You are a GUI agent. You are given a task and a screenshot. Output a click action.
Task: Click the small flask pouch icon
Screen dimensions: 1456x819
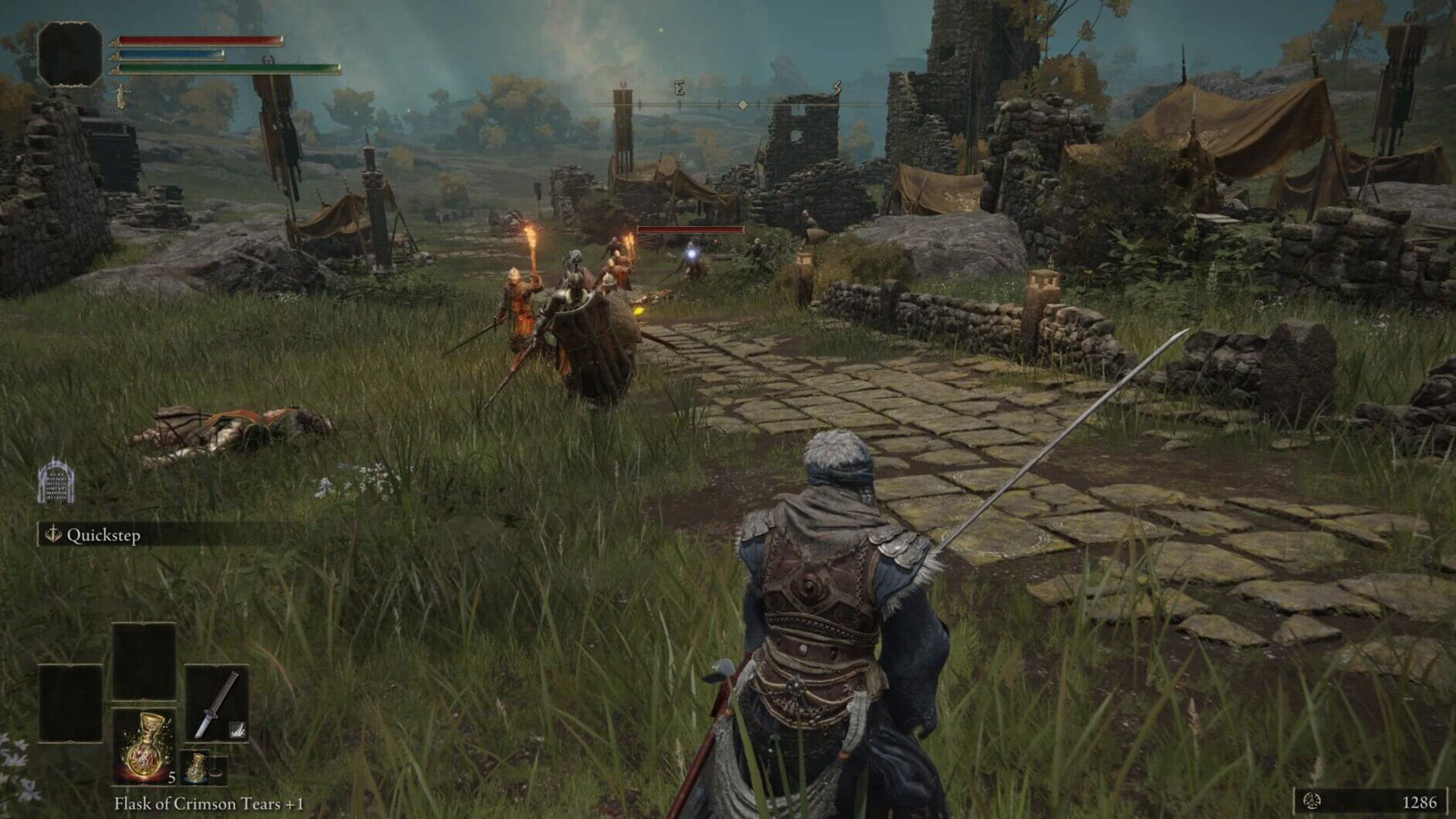[197, 767]
